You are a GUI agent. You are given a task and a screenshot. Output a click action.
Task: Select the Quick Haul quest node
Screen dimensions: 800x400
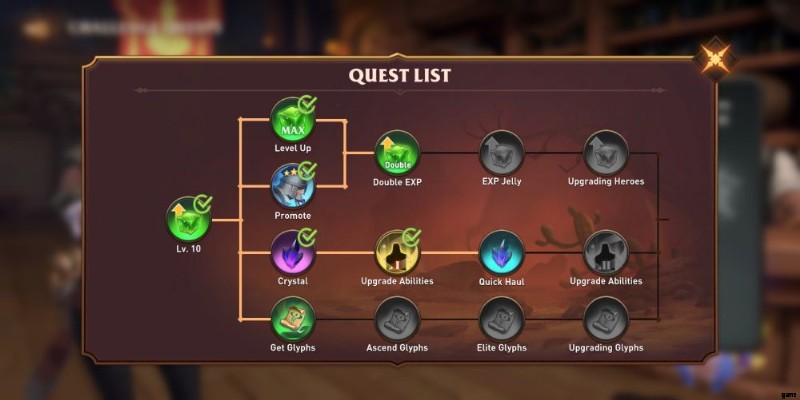[502, 252]
